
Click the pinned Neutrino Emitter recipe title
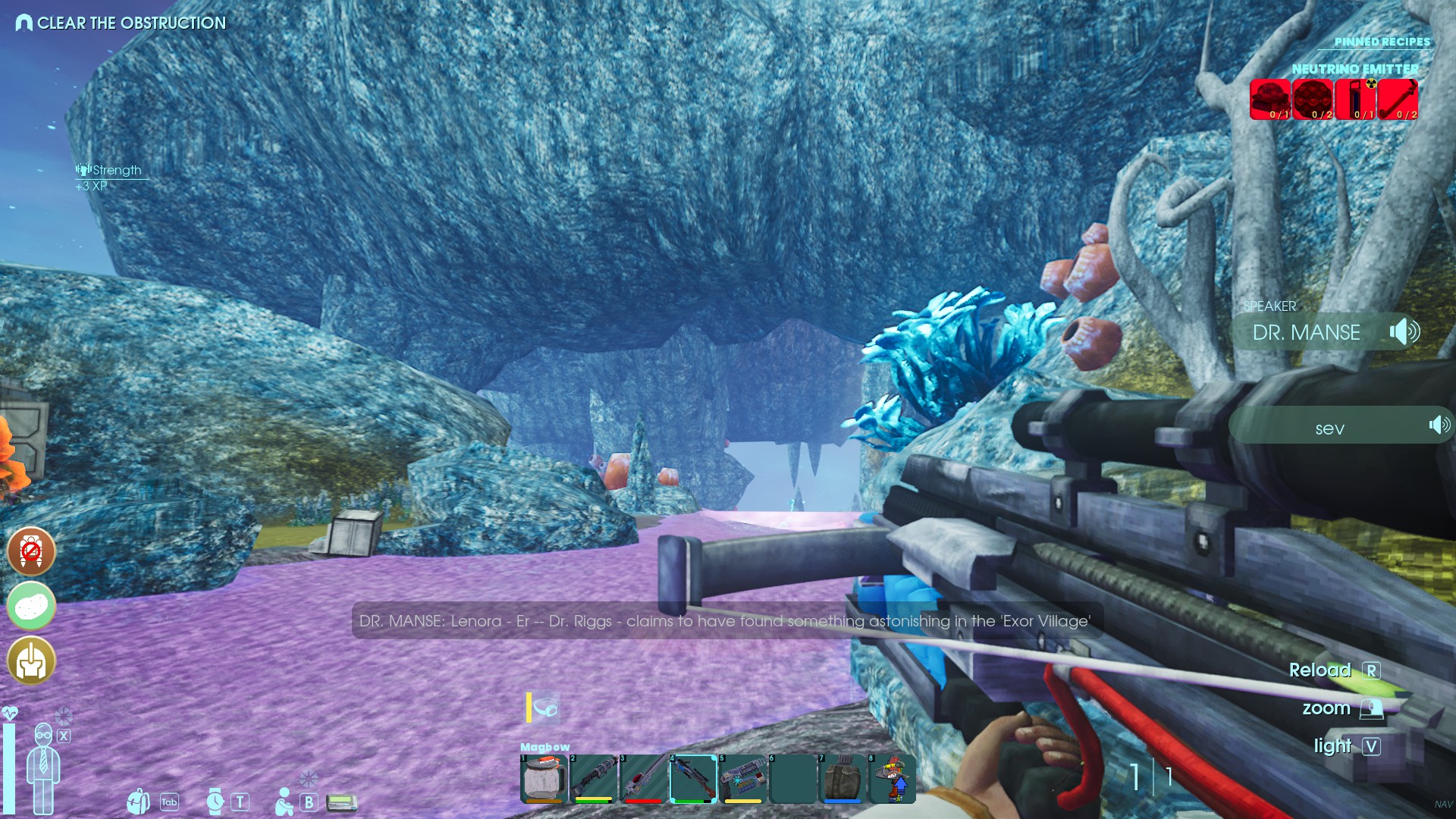pos(1354,69)
